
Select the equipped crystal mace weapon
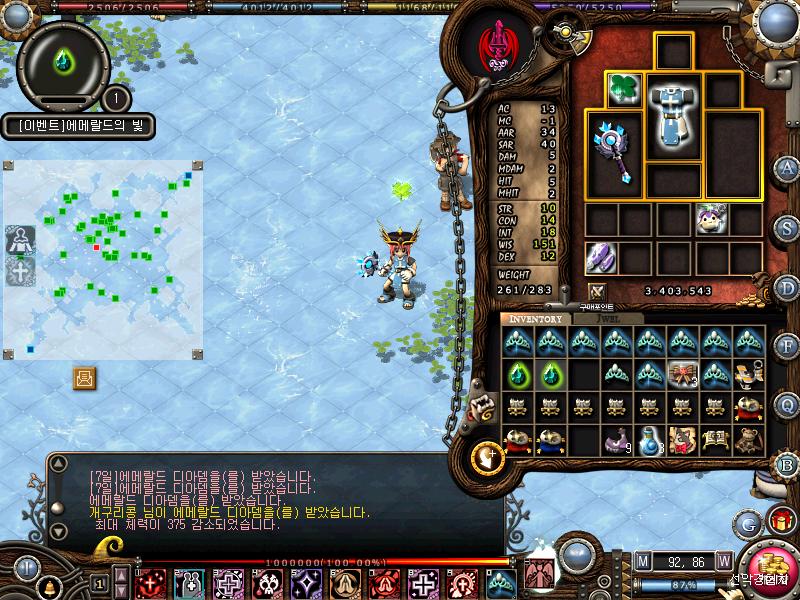pyautogui.click(x=611, y=148)
